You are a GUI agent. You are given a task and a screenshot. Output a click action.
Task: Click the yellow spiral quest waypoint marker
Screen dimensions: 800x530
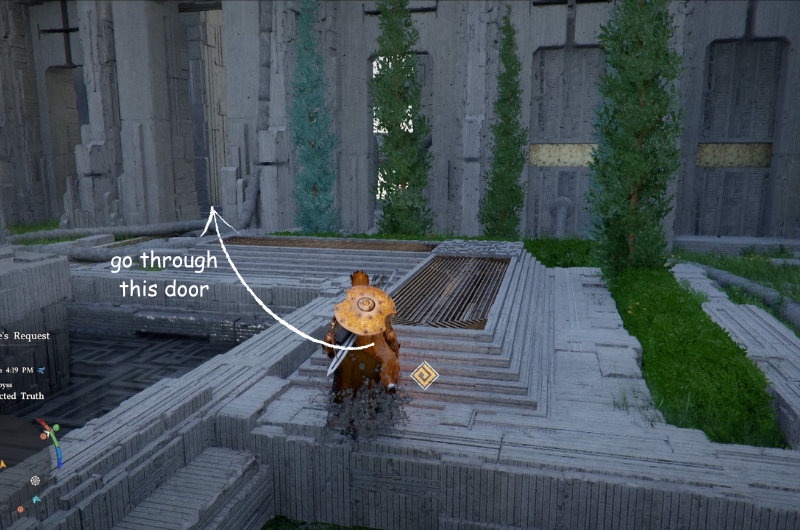point(424,377)
